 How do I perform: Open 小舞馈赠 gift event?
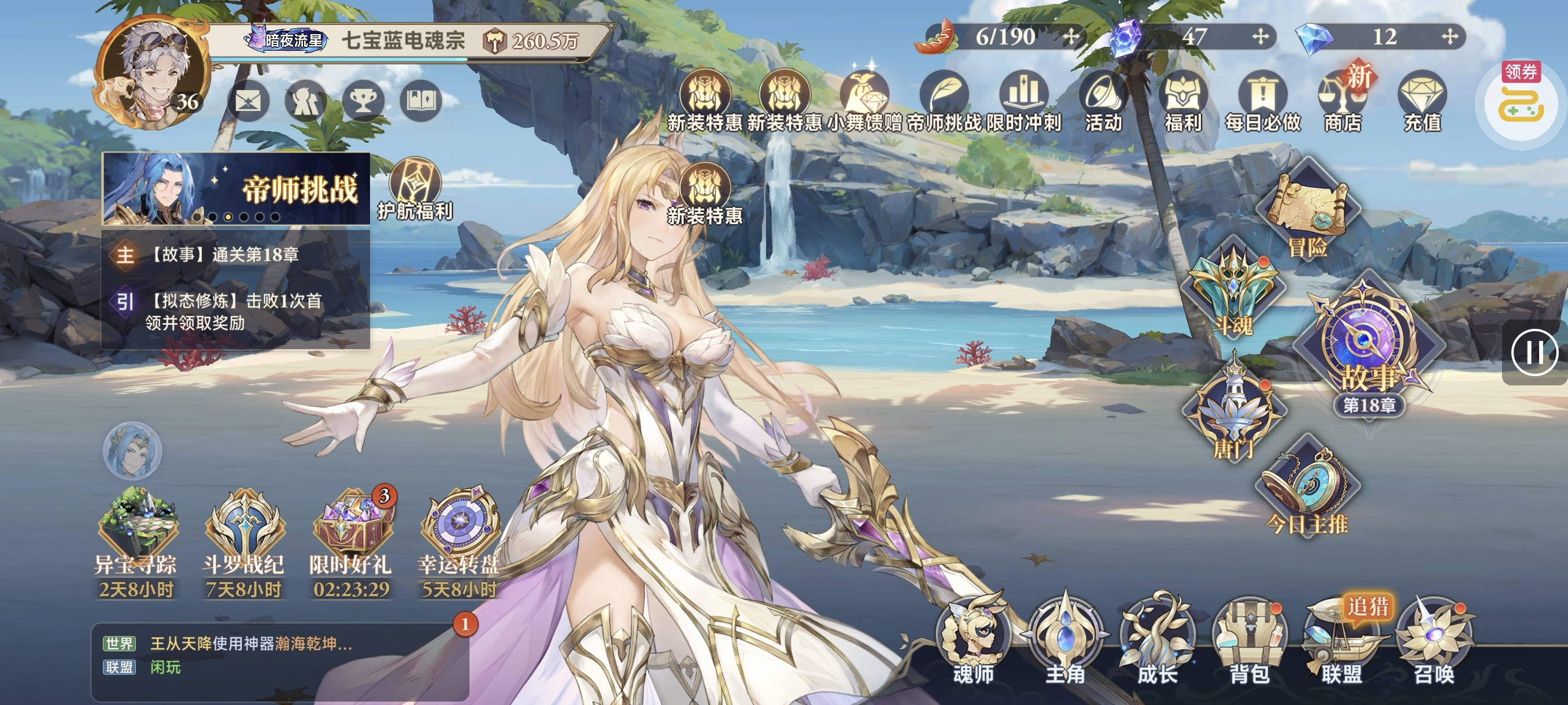(x=864, y=101)
